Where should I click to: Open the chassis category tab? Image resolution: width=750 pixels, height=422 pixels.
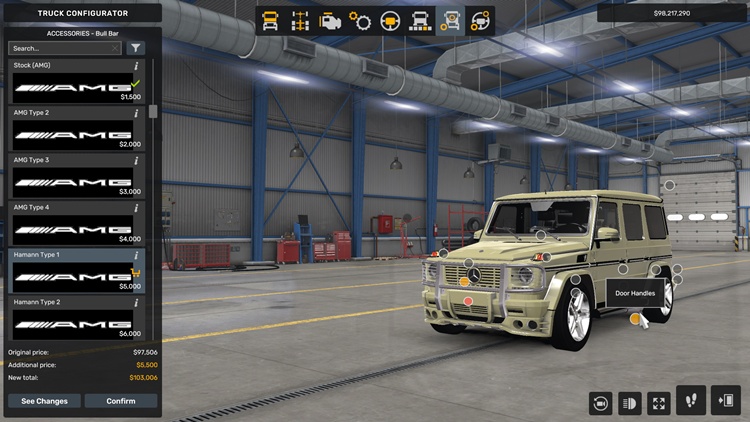coord(299,20)
